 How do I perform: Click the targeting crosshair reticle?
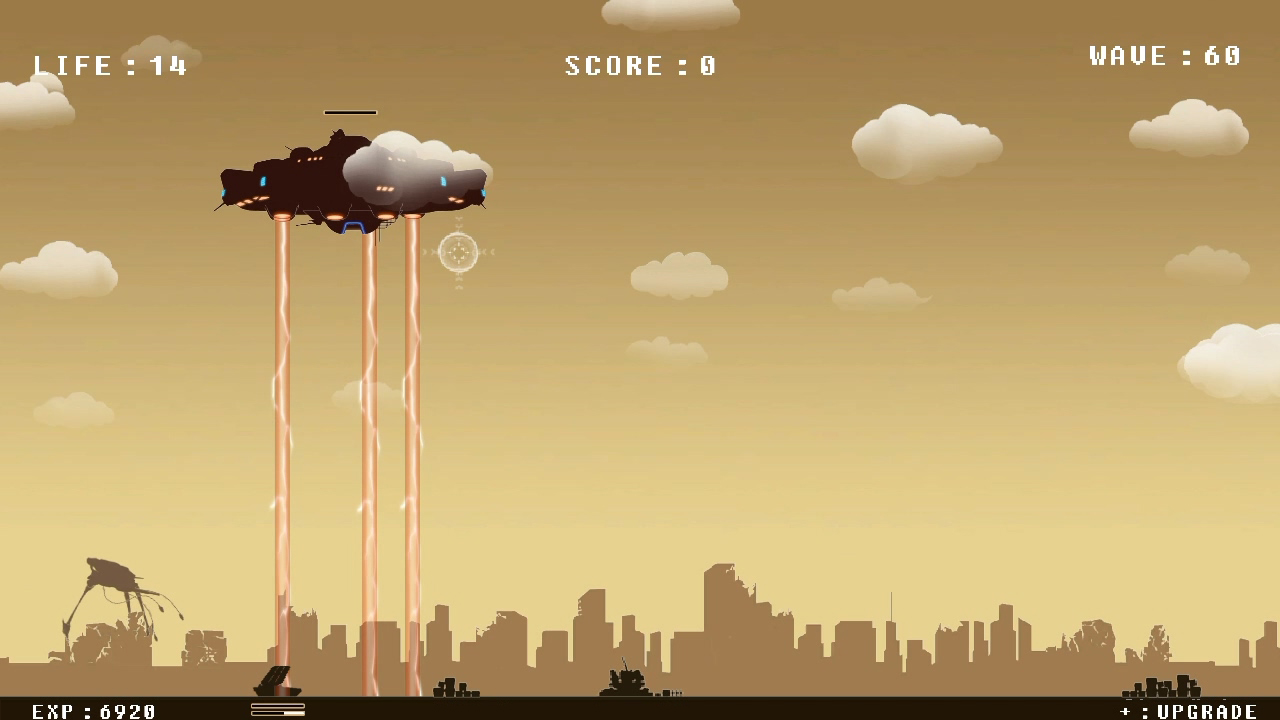pos(459,253)
